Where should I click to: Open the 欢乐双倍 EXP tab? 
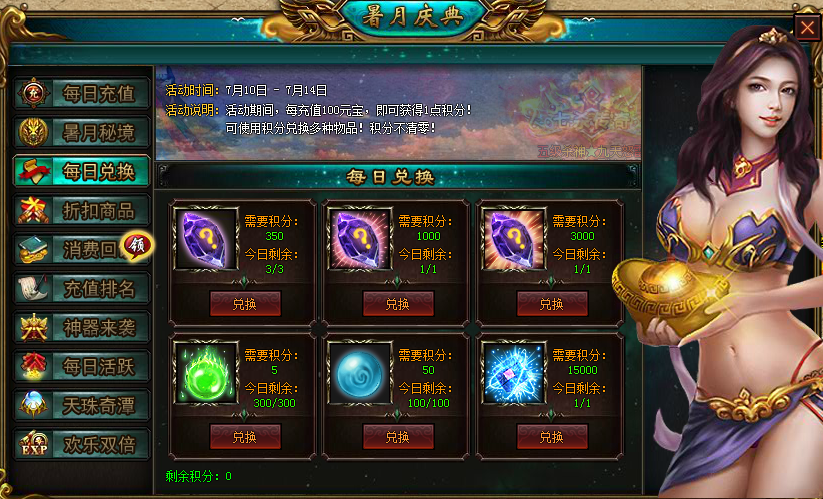[x=82, y=444]
